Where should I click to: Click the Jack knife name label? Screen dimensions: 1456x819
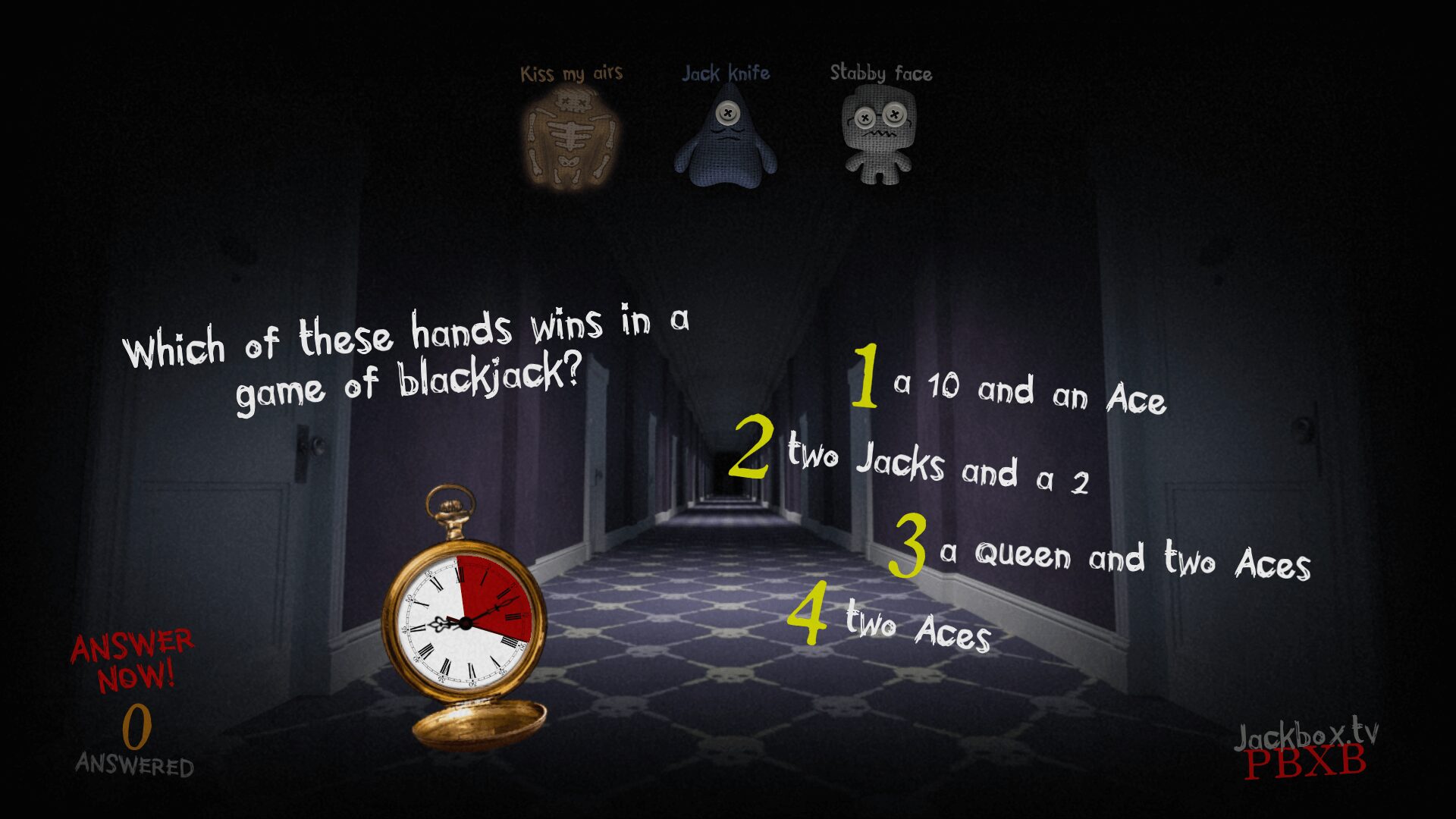[726, 73]
